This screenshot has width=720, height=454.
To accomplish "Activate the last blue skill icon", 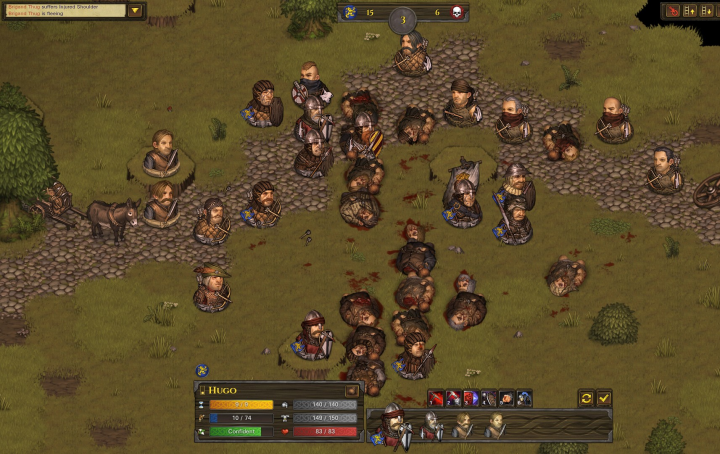I will (524, 398).
